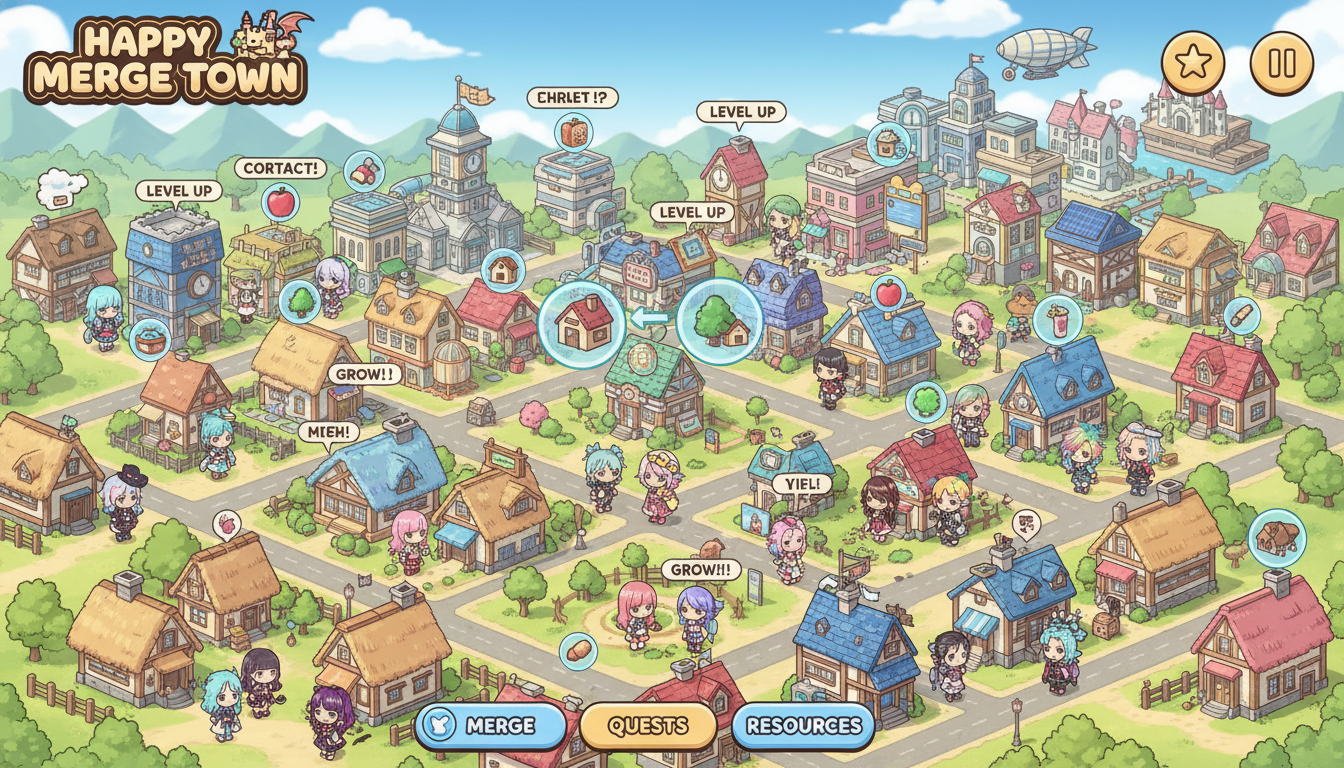This screenshot has width=1344, height=768.
Task: Select the large red house merge bubble
Action: [582, 322]
